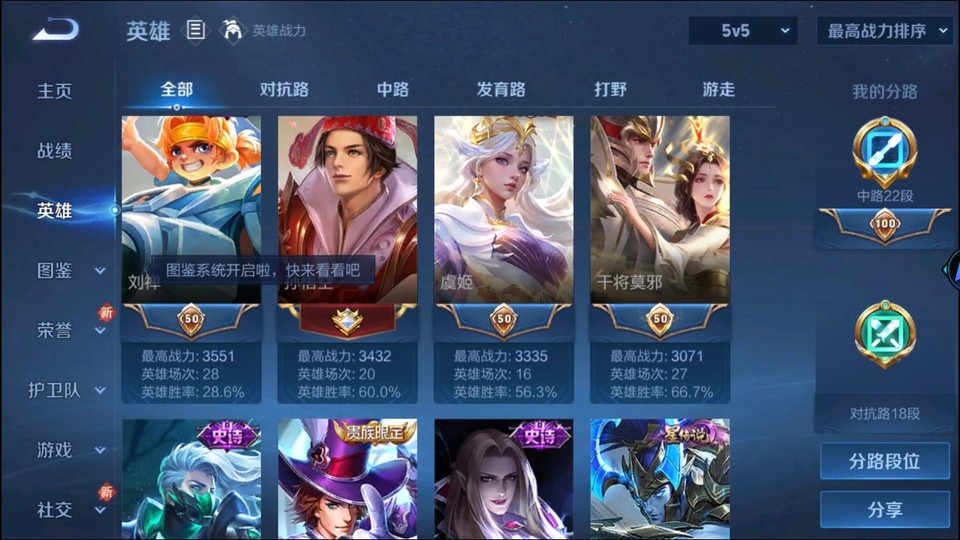Image resolution: width=960 pixels, height=540 pixels.
Task: Open the 英雄战力 icon beside the title
Action: (x=233, y=31)
